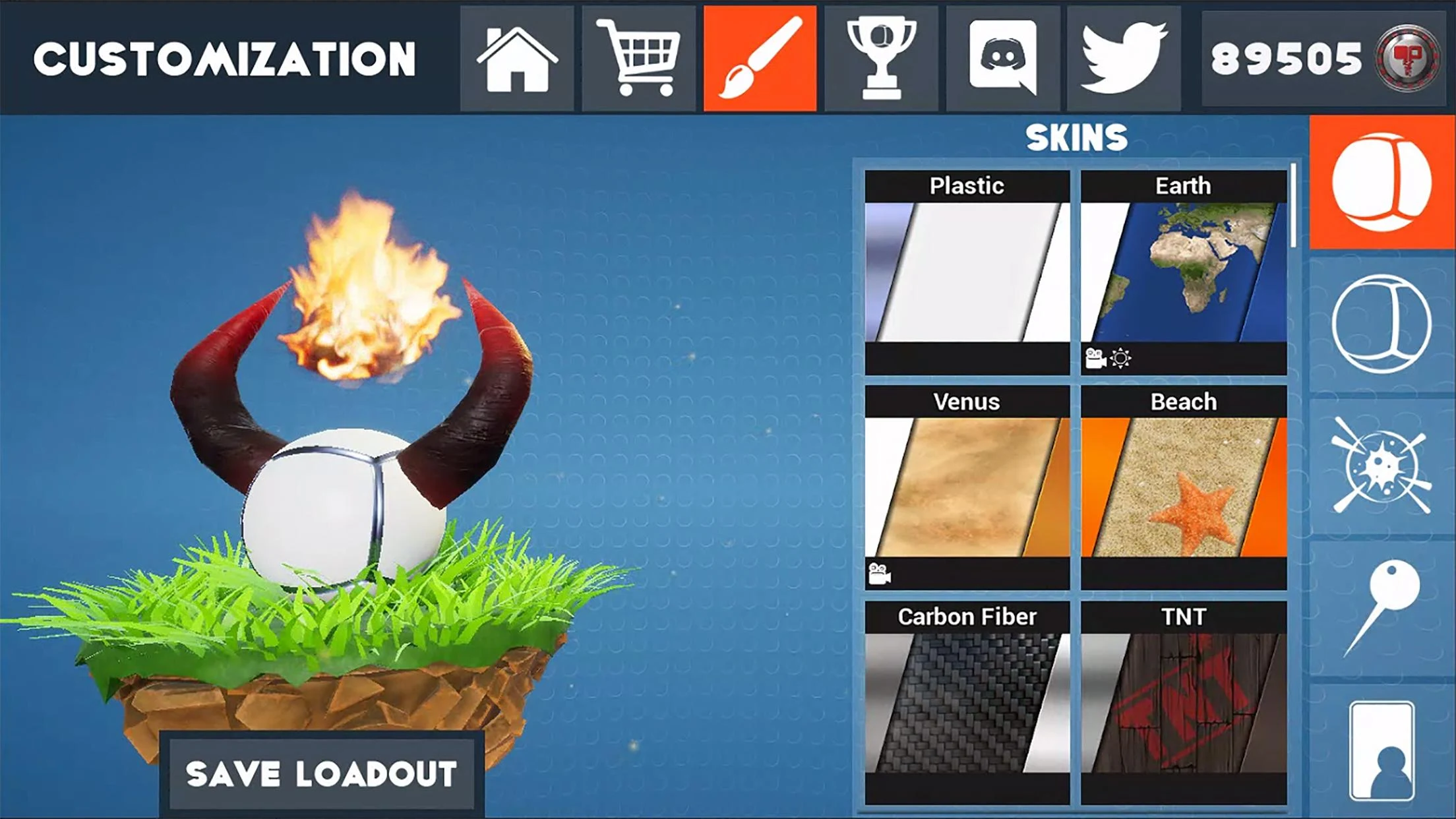Open the player portrait card category

[x=1381, y=750]
